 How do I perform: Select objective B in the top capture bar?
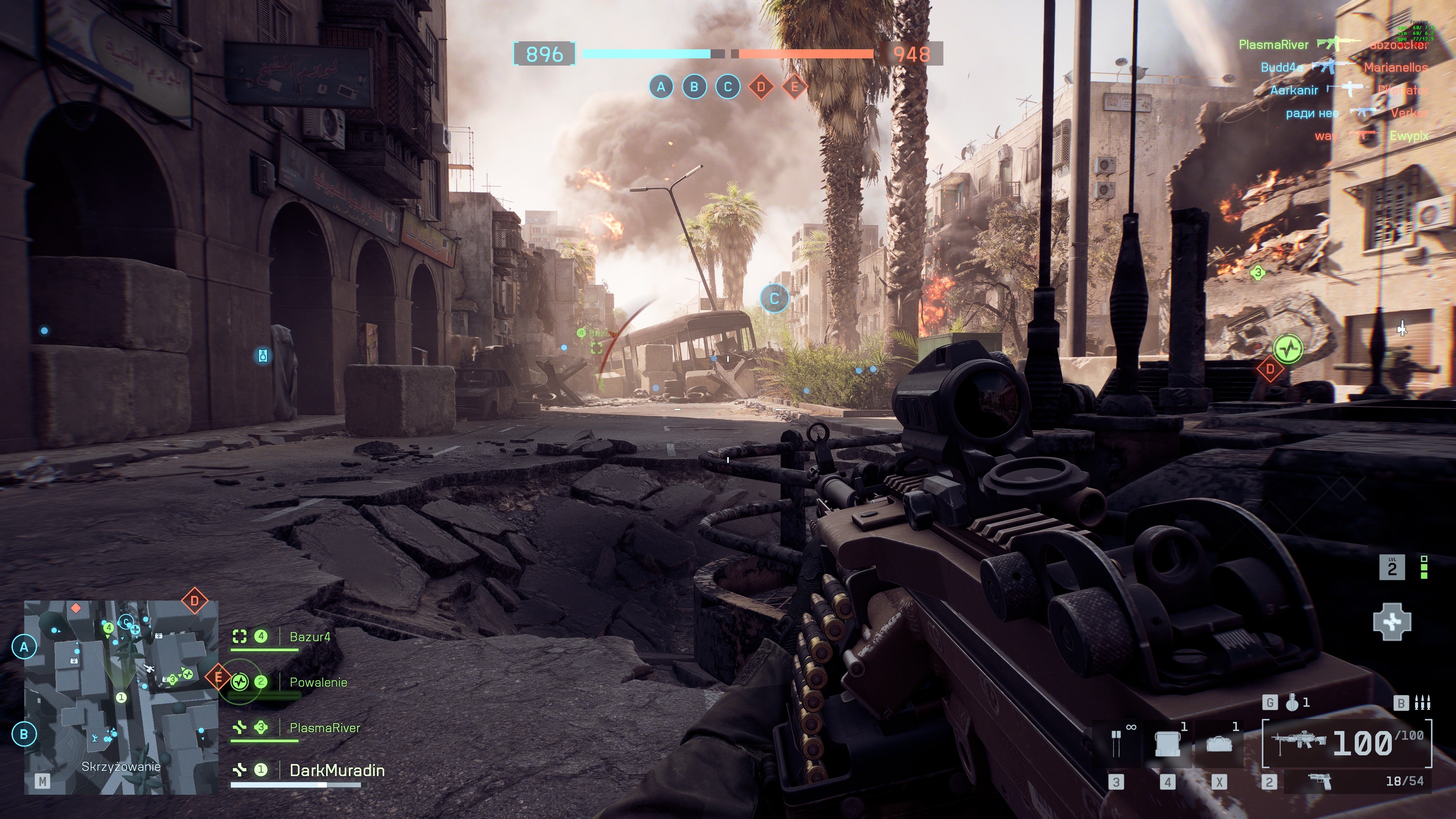click(695, 87)
